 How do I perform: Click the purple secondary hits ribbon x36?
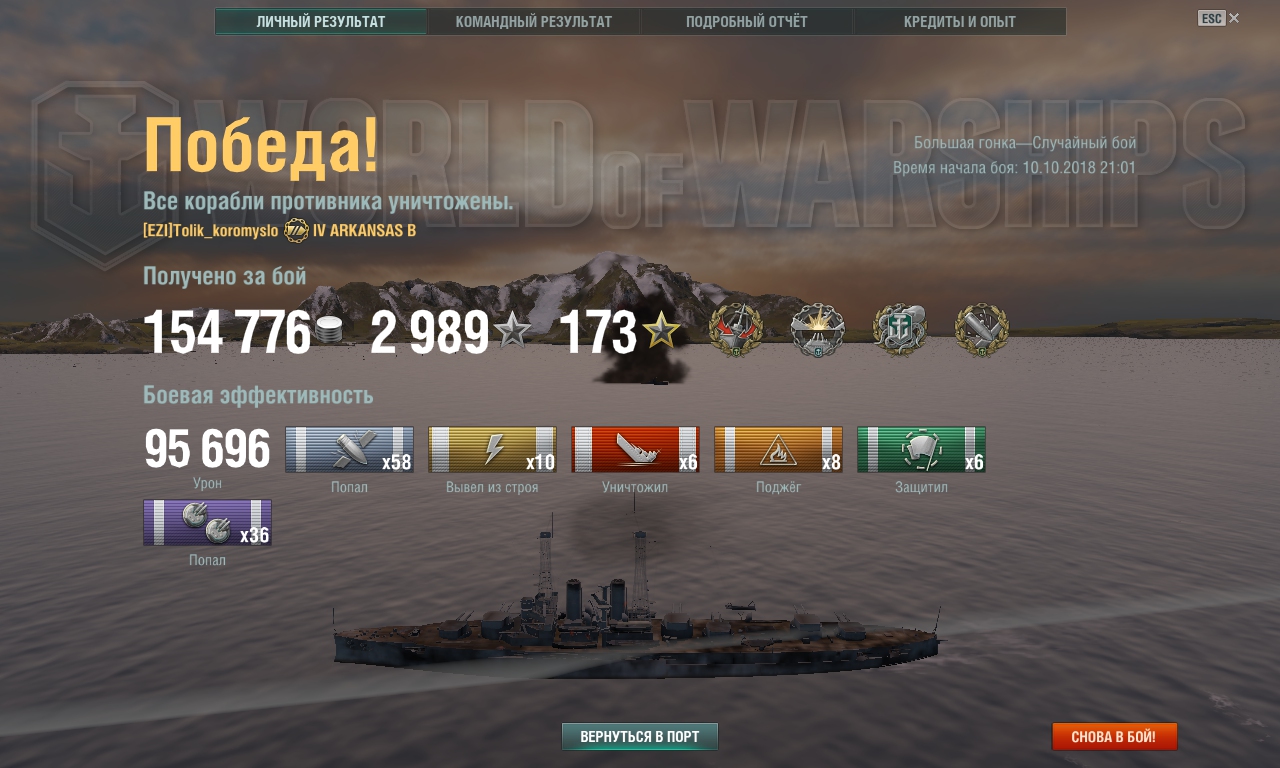click(207, 523)
